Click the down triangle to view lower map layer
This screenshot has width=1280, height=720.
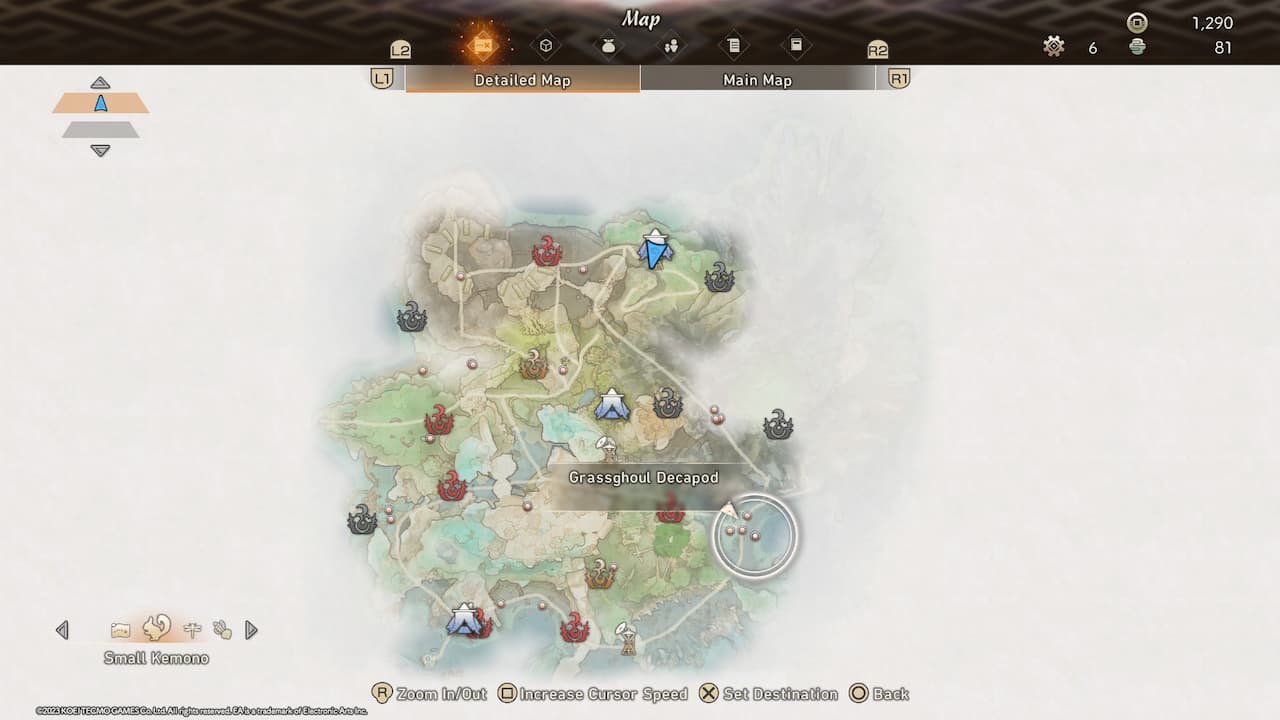[x=100, y=151]
